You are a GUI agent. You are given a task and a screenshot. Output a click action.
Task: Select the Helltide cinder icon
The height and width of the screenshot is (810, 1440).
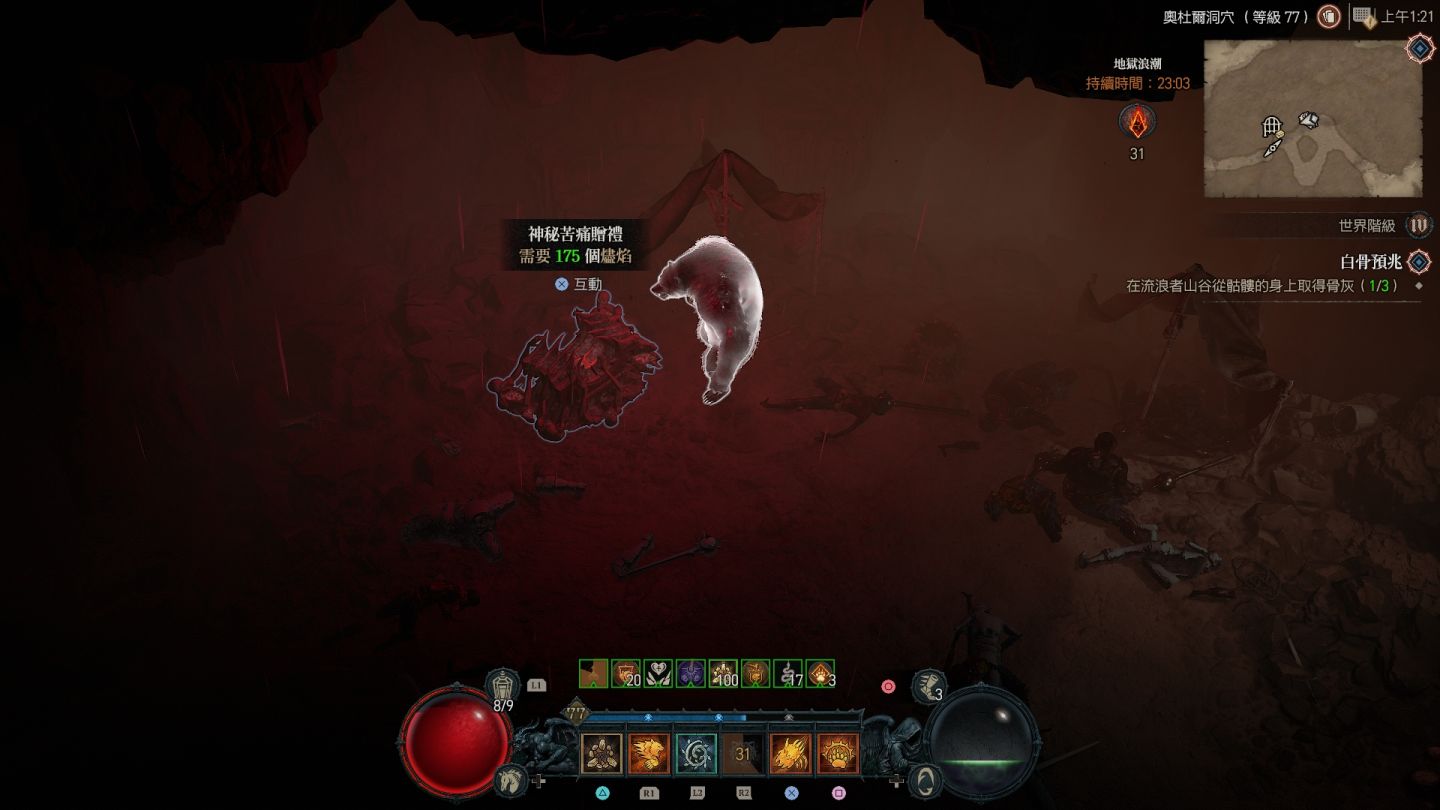pos(1137,122)
